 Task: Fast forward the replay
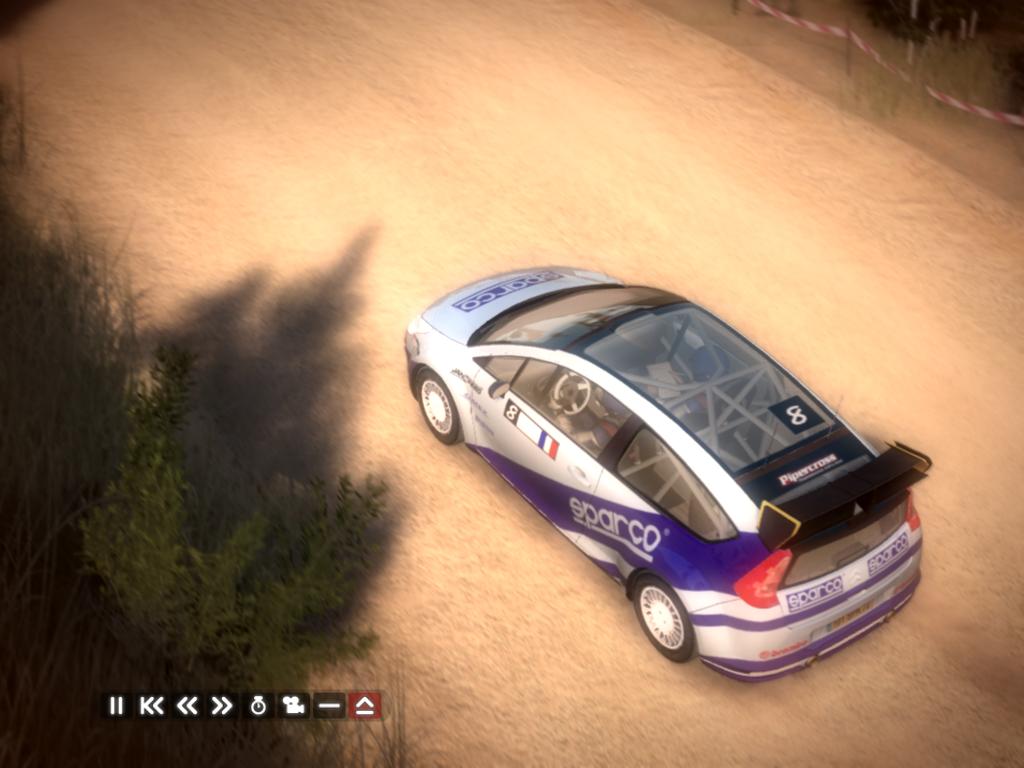[221, 706]
